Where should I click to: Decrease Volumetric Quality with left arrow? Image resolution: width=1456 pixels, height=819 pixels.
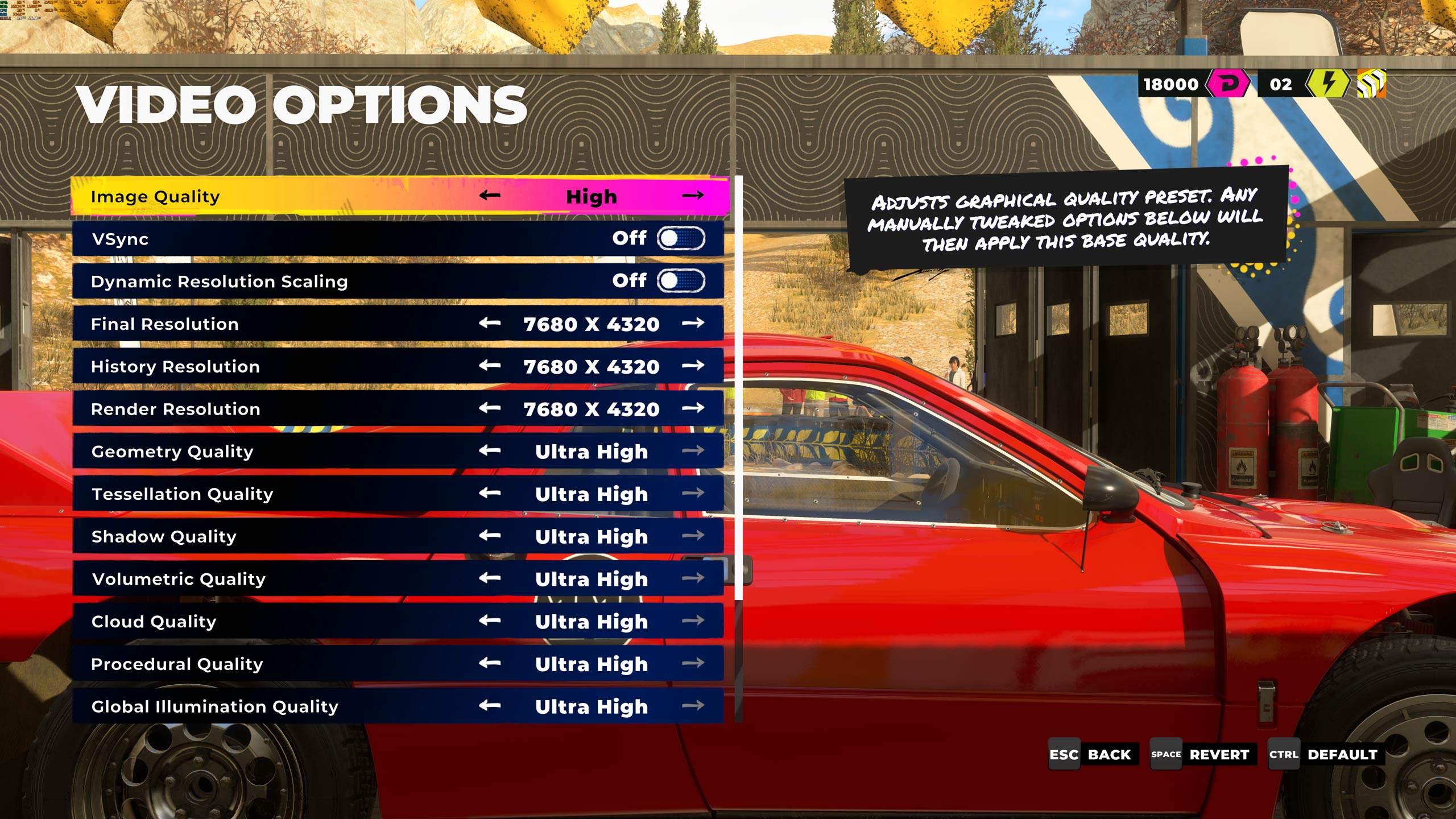pyautogui.click(x=489, y=578)
